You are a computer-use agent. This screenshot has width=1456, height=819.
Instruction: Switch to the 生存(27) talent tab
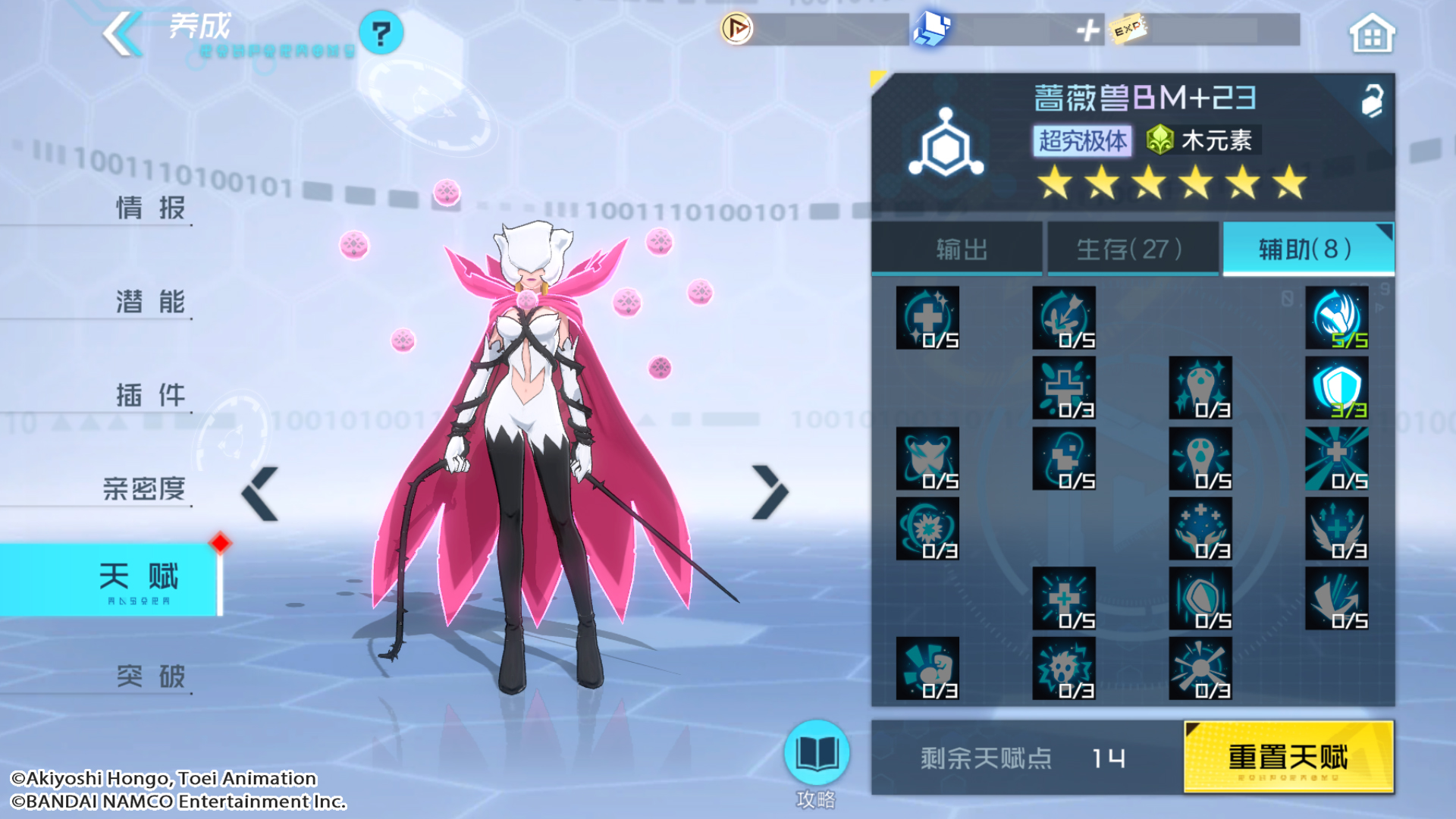1131,249
